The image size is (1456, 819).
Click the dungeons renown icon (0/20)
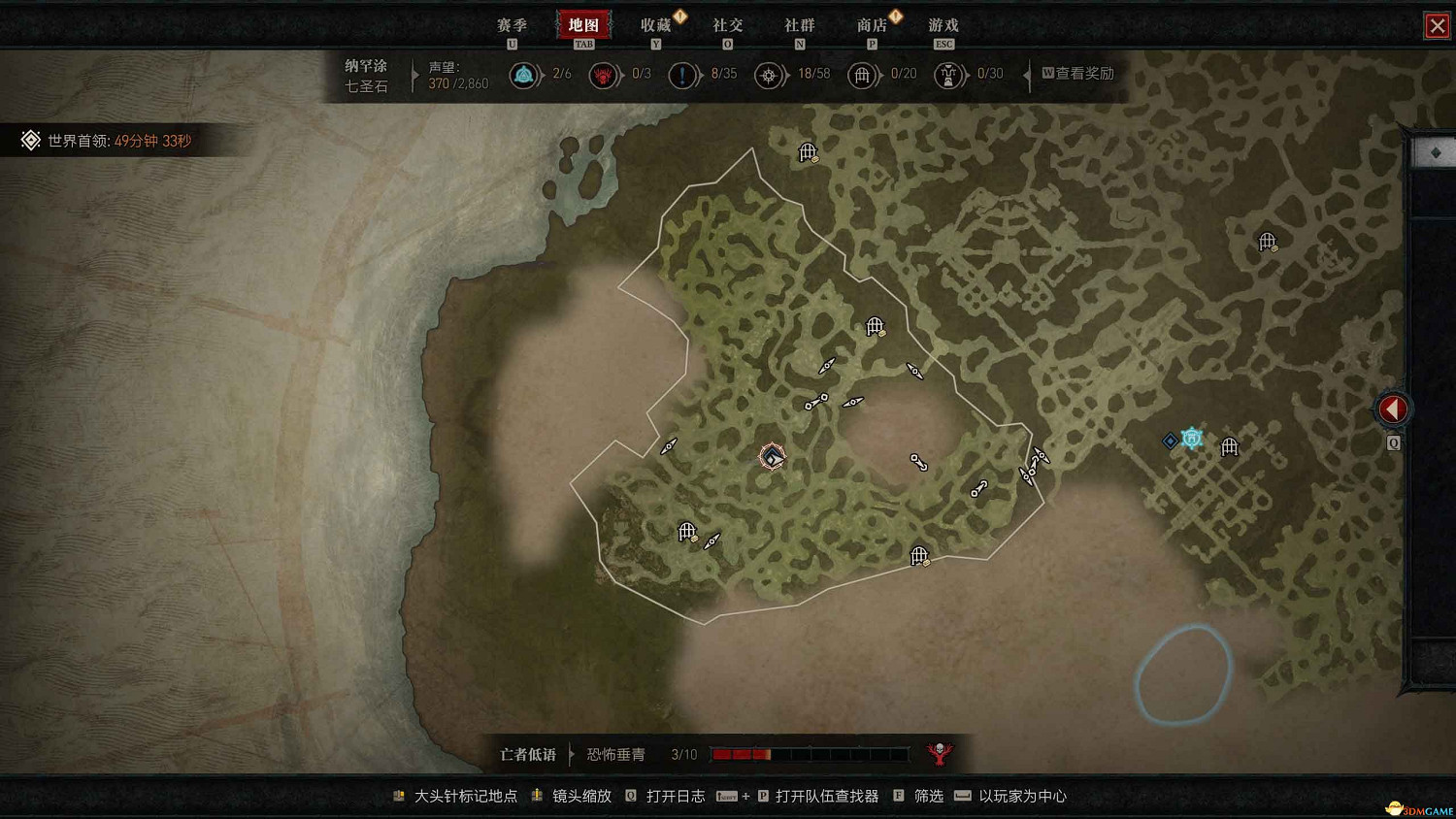tap(863, 75)
